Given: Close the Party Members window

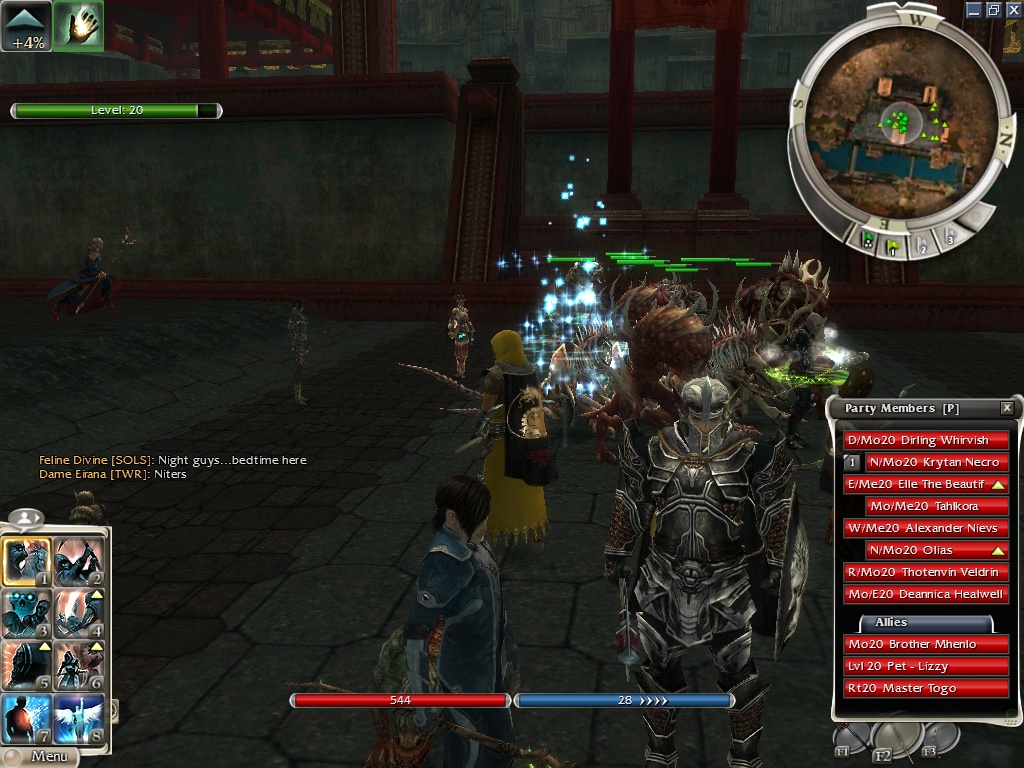Looking at the screenshot, I should 1007,408.
